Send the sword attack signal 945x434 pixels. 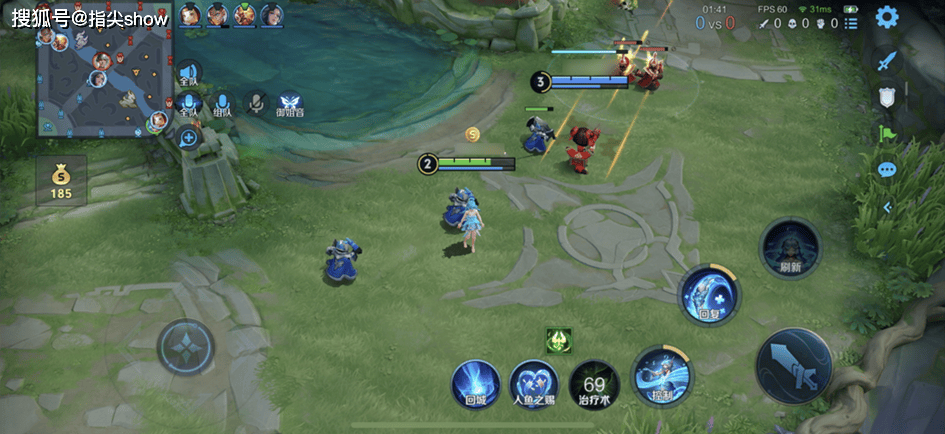pos(886,60)
